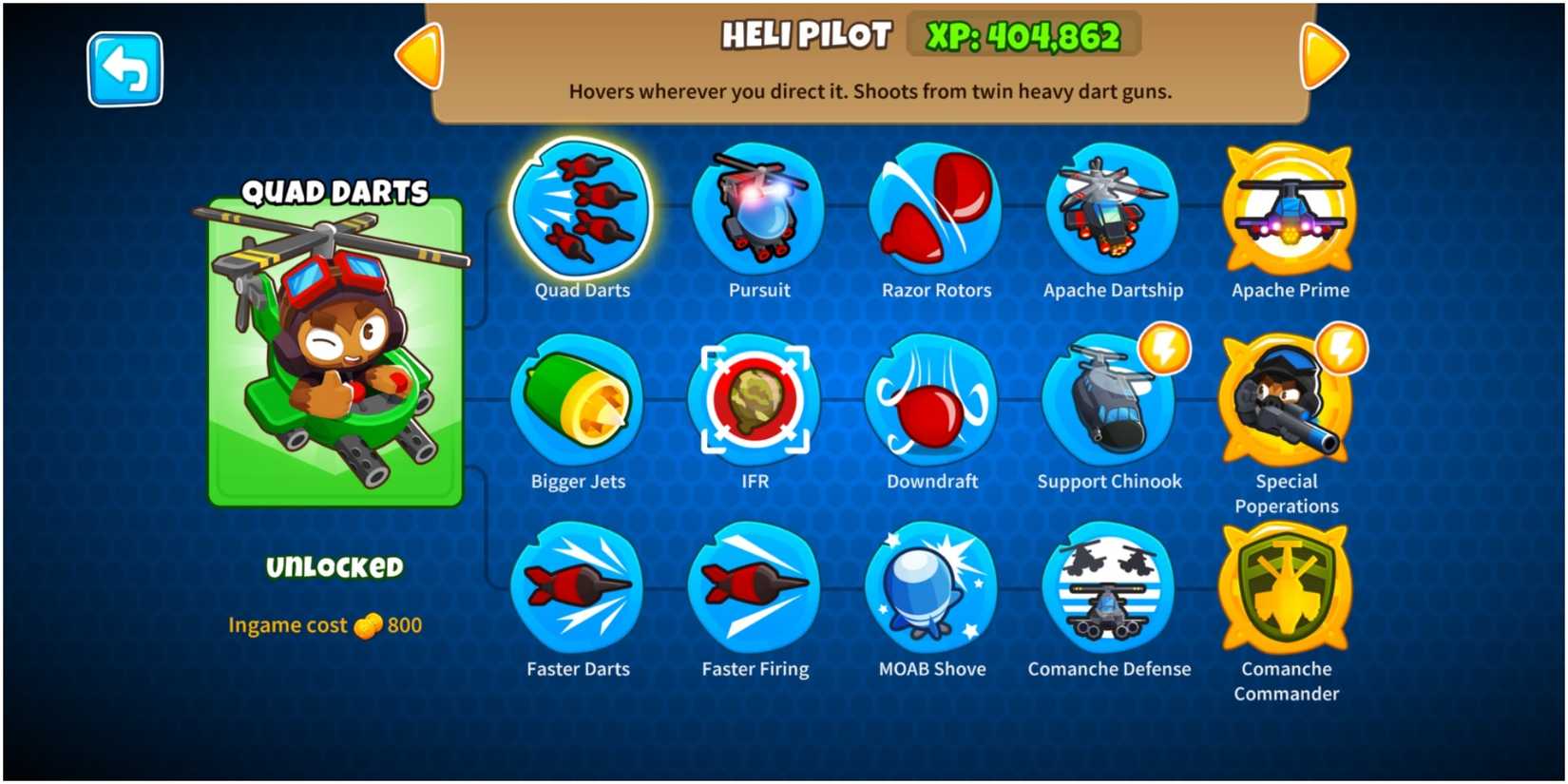Screen dimensions: 1568x784
Task: Select the MOAB Shove upgrade icon
Action: click(931, 591)
